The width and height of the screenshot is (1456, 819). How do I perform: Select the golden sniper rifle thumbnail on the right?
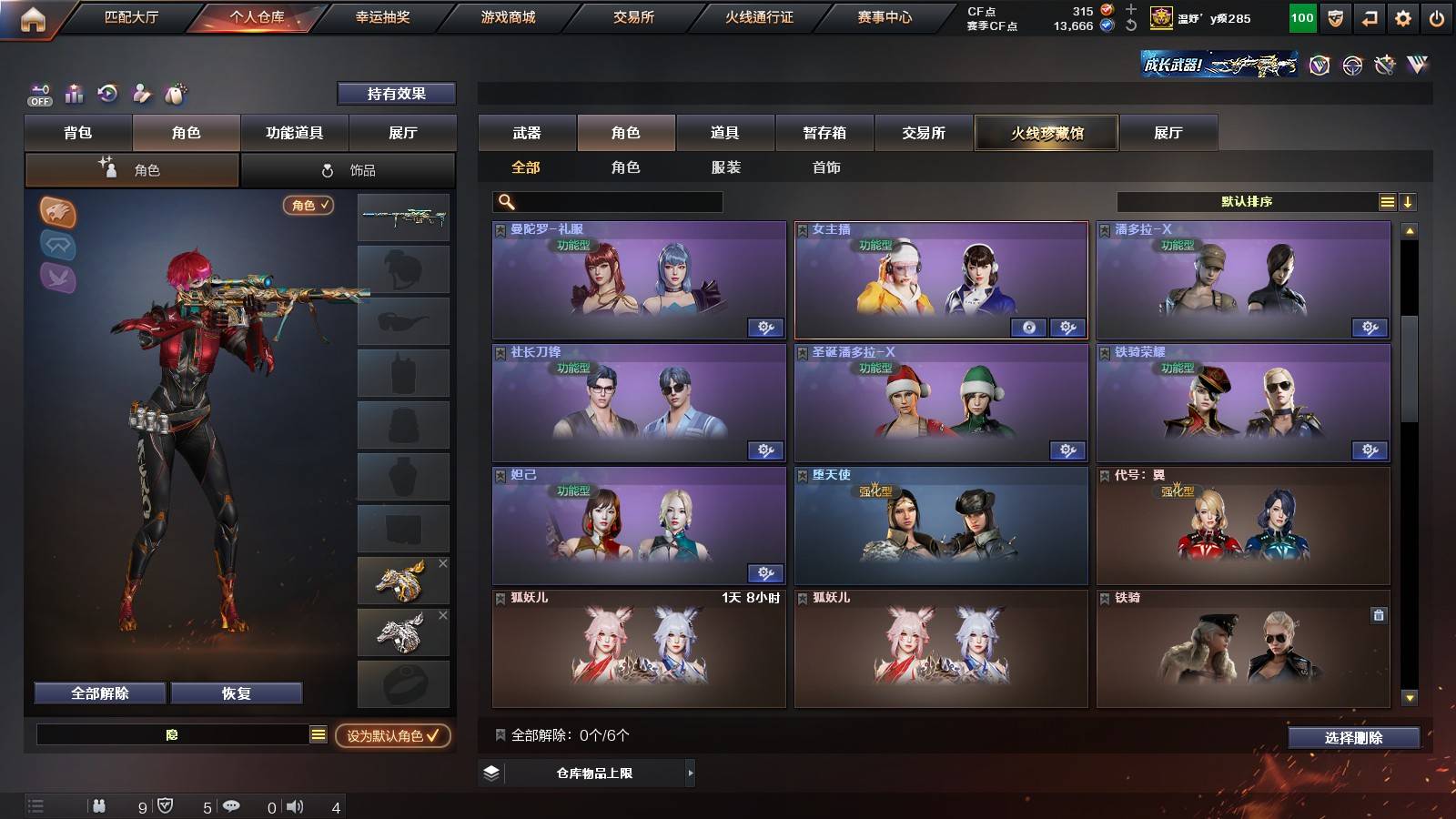point(404,217)
